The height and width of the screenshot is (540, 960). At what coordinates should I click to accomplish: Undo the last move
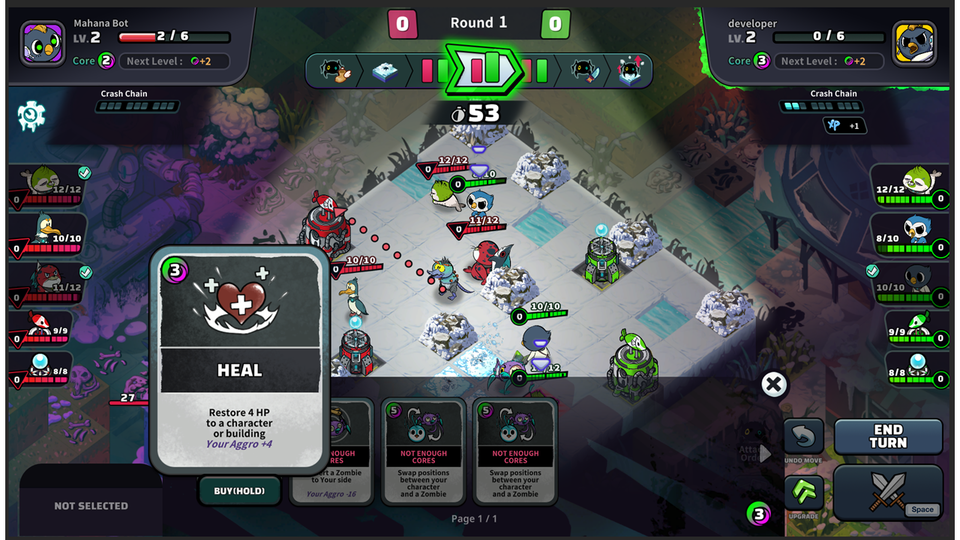[803, 438]
